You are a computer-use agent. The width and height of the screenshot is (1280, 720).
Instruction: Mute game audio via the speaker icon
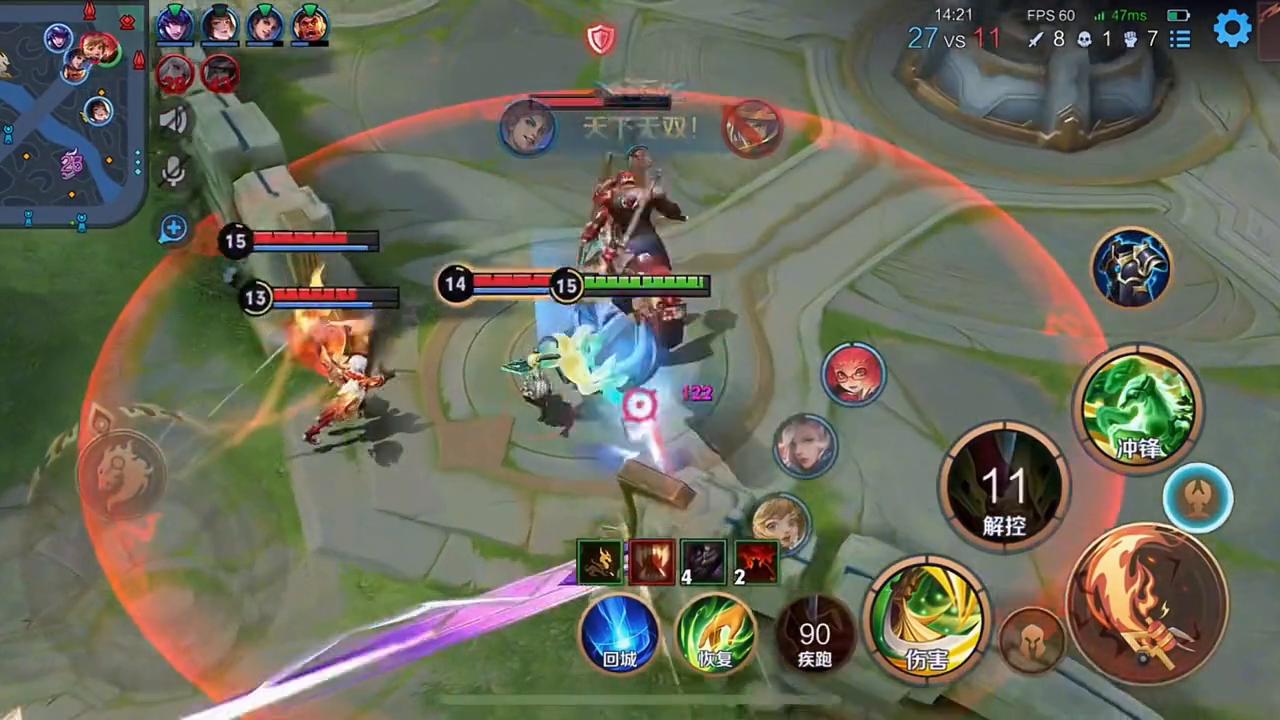pos(174,120)
